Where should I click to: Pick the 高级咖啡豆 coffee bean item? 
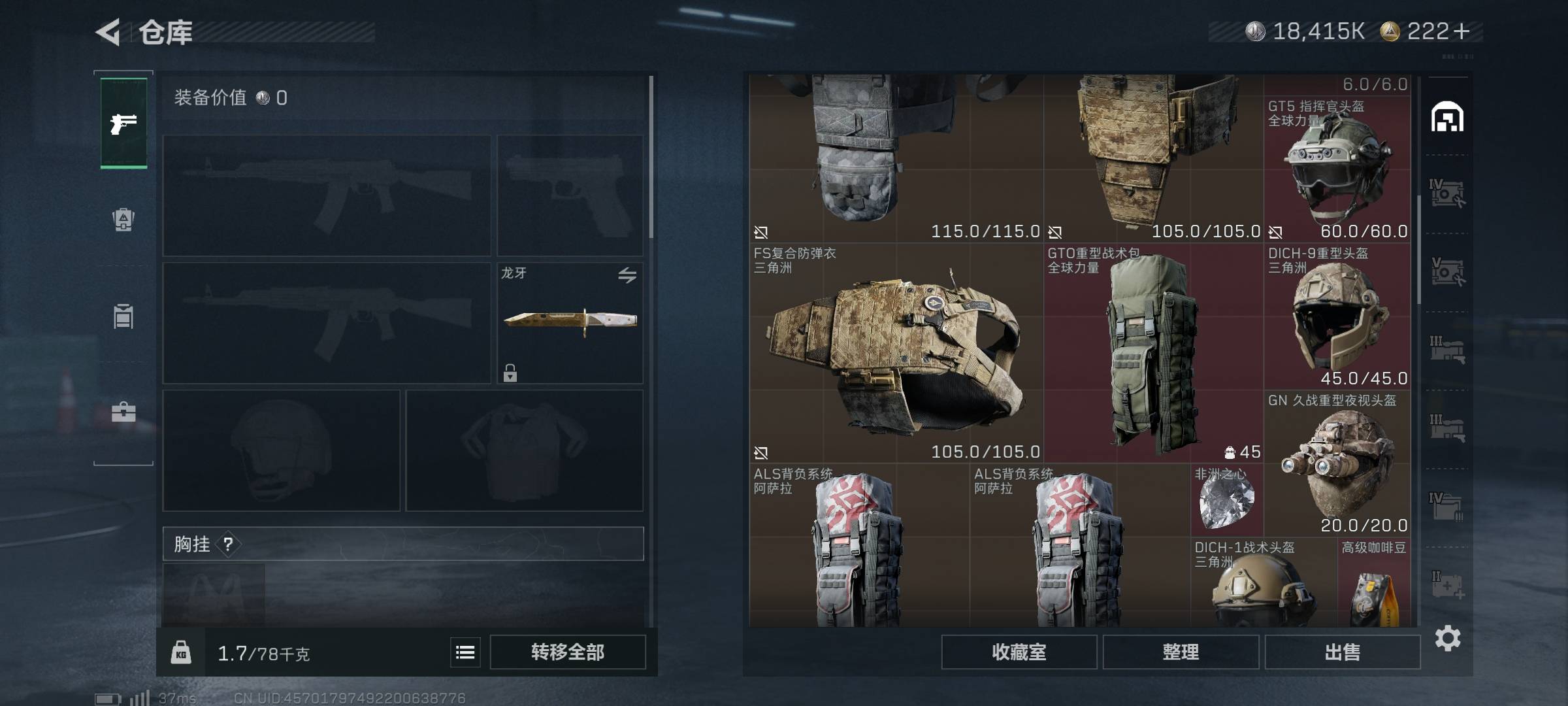point(1373,585)
